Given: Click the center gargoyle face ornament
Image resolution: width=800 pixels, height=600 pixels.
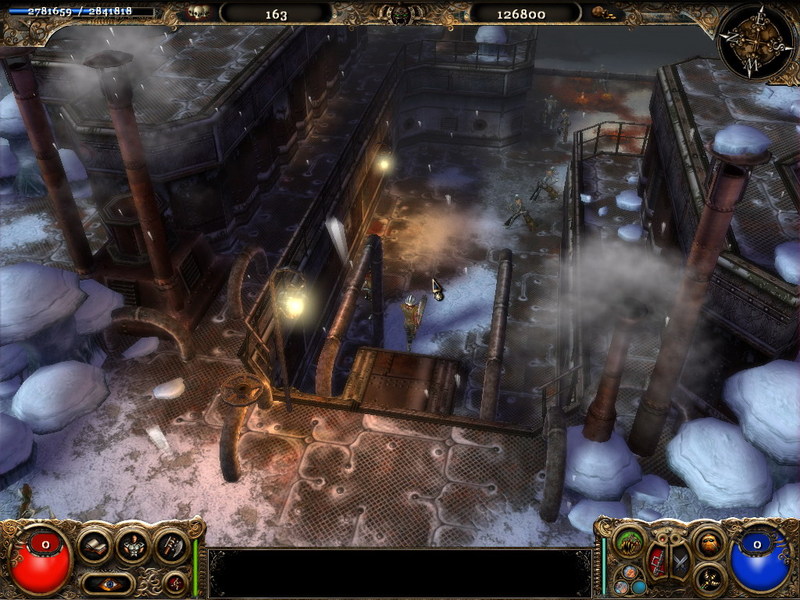Looking at the screenshot, I should click(x=400, y=14).
